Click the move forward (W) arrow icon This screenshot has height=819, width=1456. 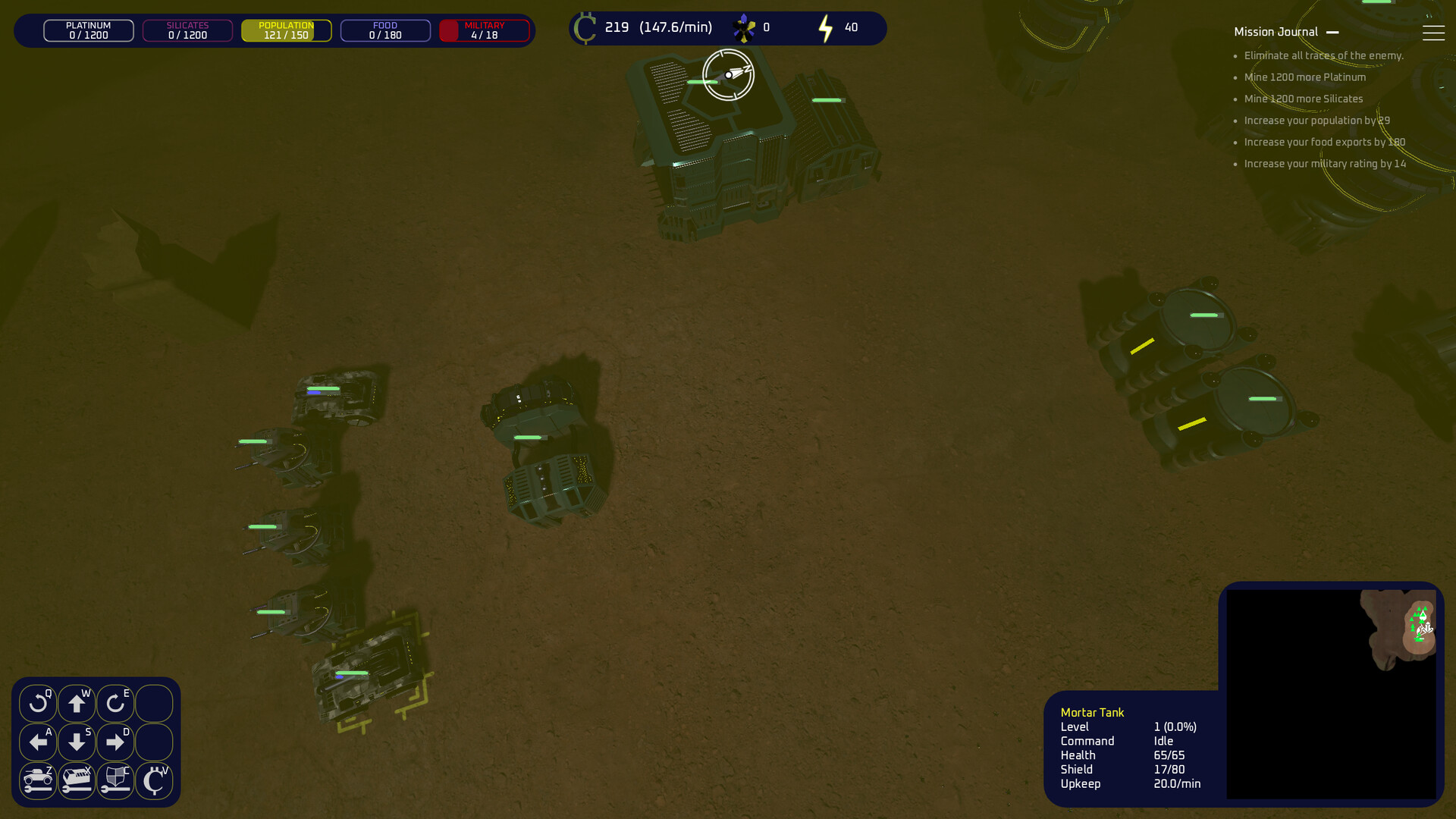[x=77, y=703]
